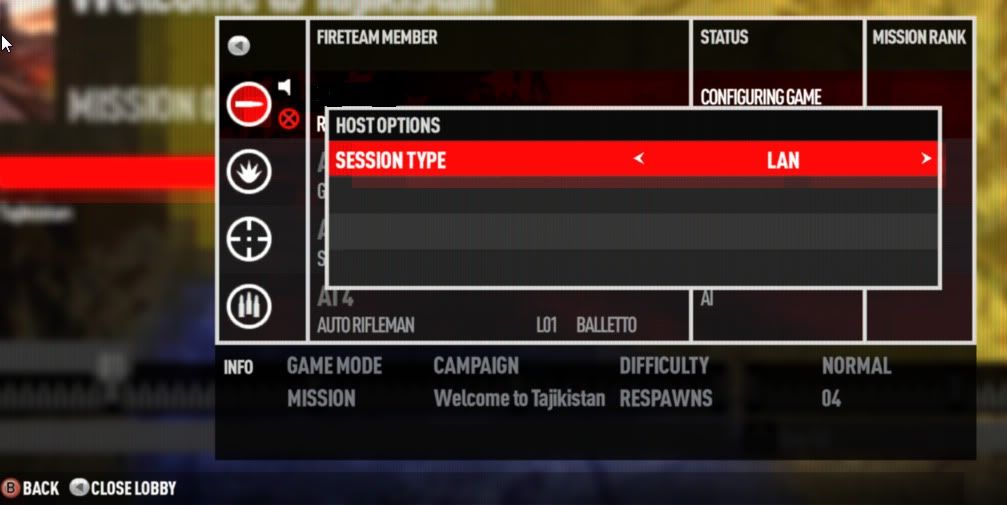Toggle the speaker voice icon

pyautogui.click(x=285, y=87)
